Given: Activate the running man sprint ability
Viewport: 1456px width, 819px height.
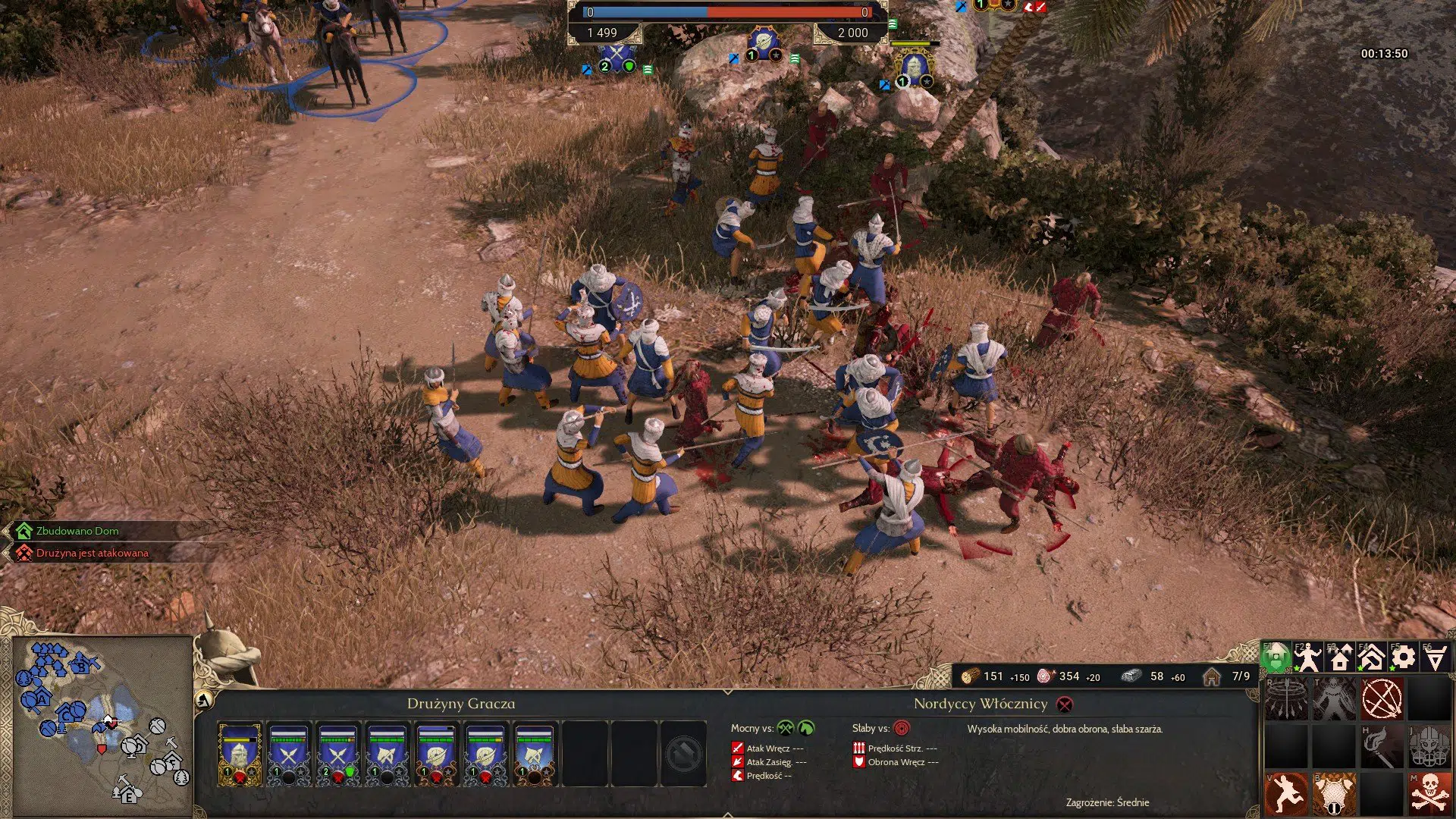Looking at the screenshot, I should 1286,794.
